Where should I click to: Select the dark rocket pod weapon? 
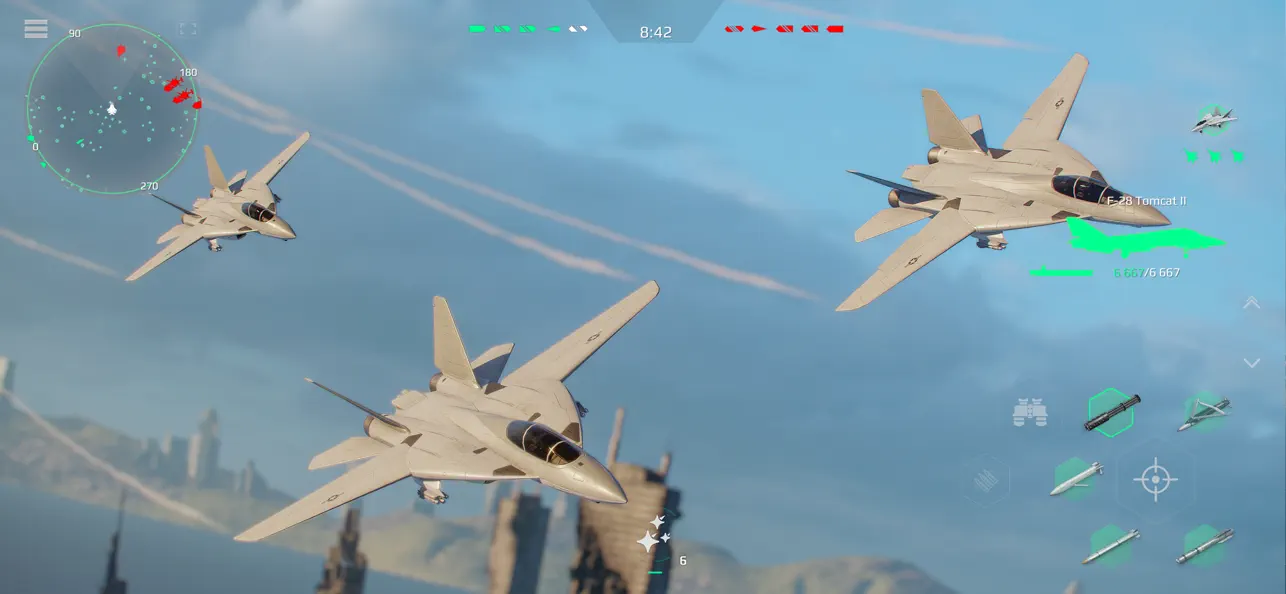1112,411
